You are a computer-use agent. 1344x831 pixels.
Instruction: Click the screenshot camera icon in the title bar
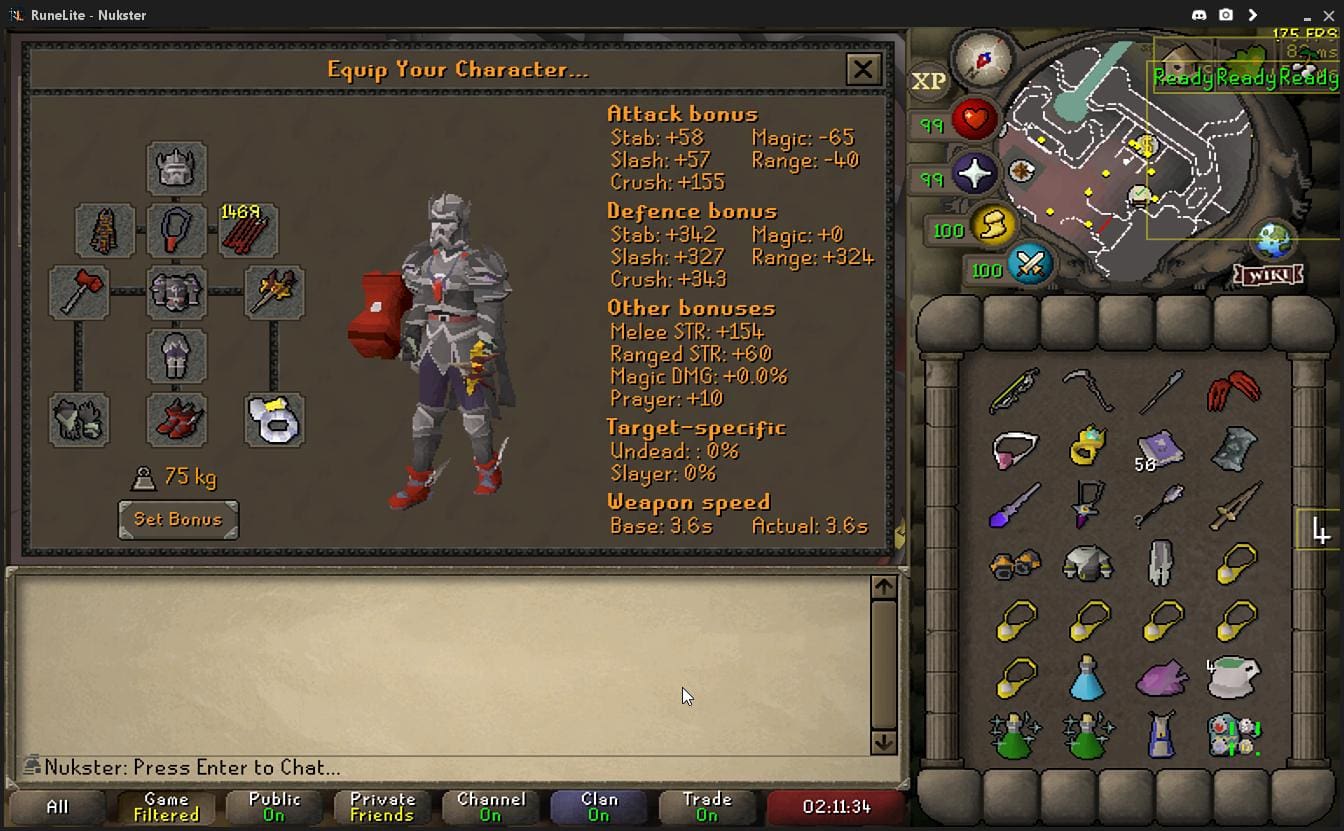point(1225,15)
